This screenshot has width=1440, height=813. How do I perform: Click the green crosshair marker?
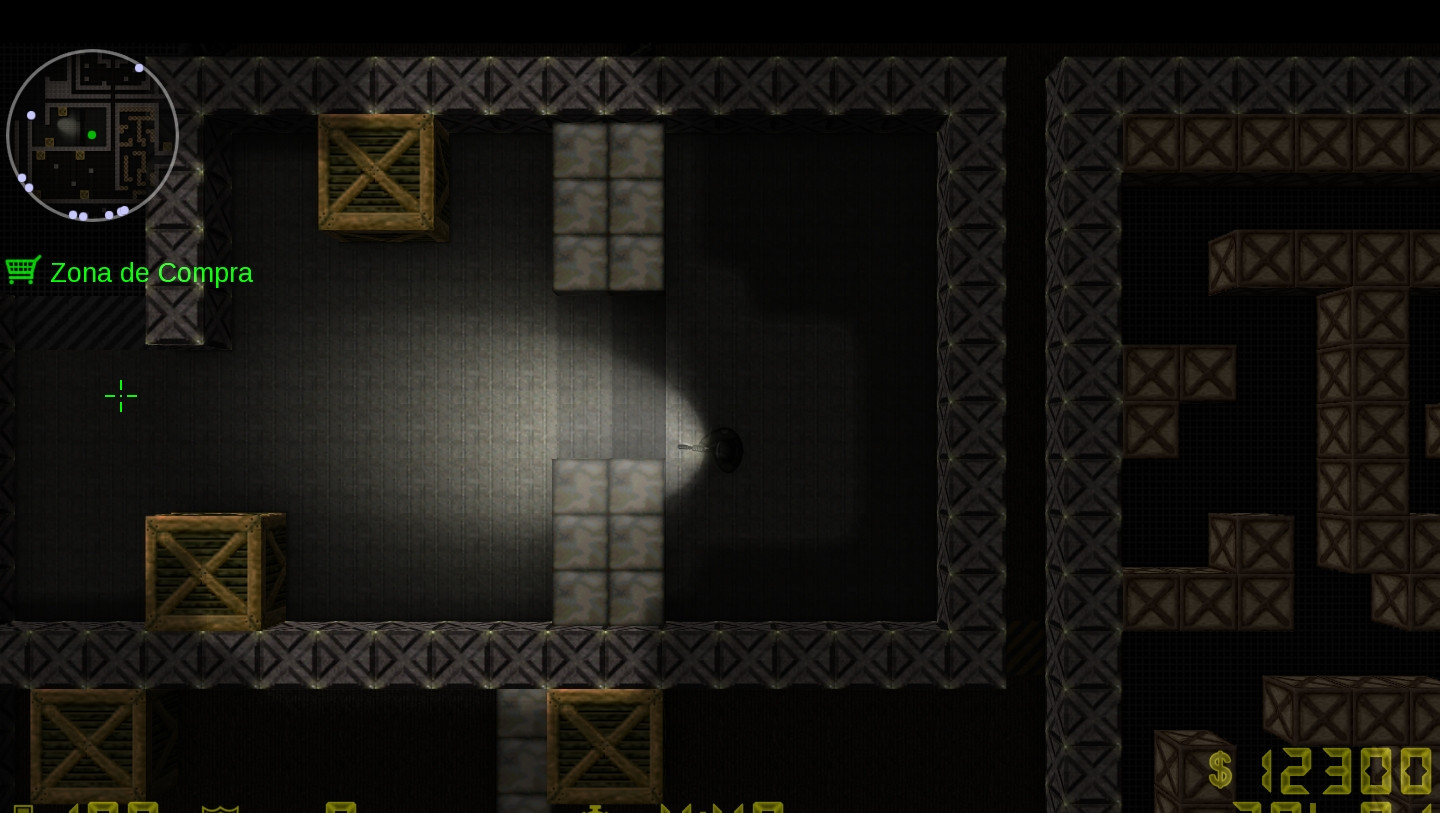(121, 396)
